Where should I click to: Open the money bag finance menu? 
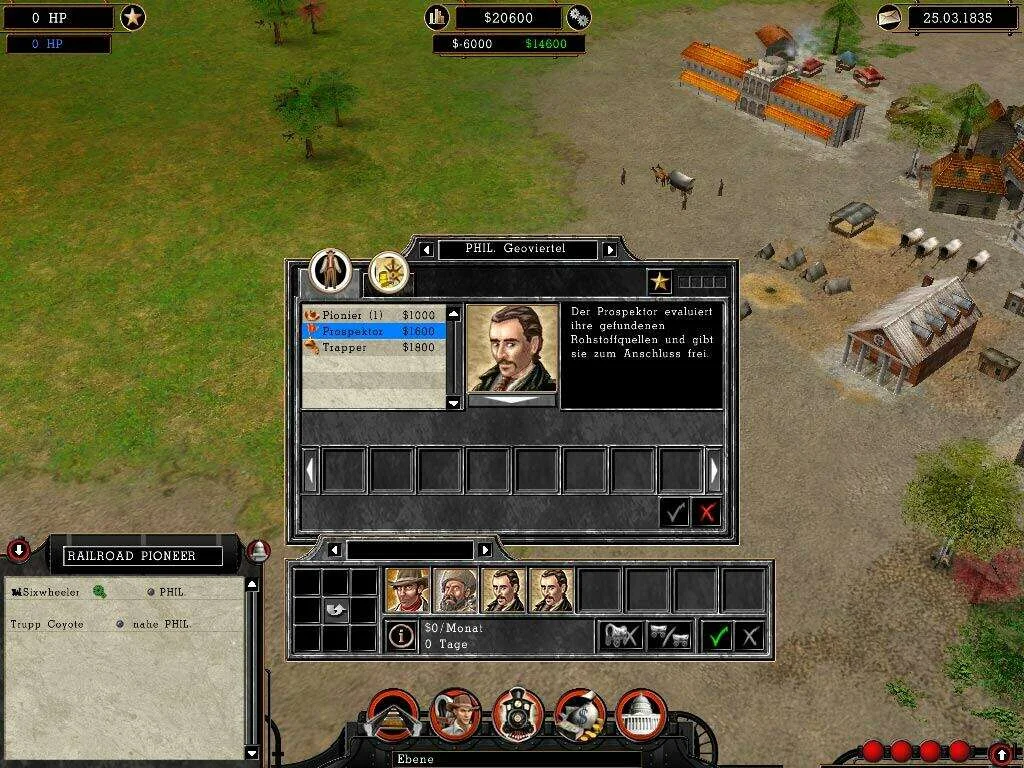[580, 713]
